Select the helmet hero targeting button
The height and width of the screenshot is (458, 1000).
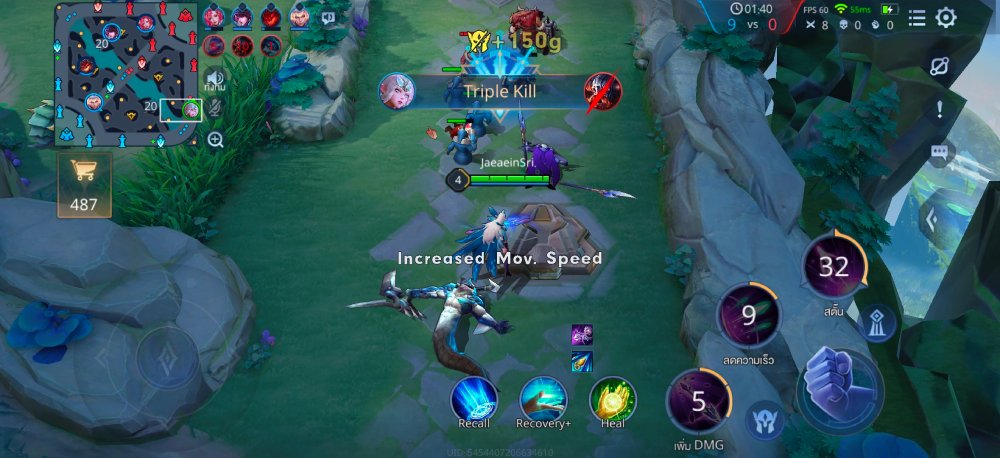pos(764,420)
